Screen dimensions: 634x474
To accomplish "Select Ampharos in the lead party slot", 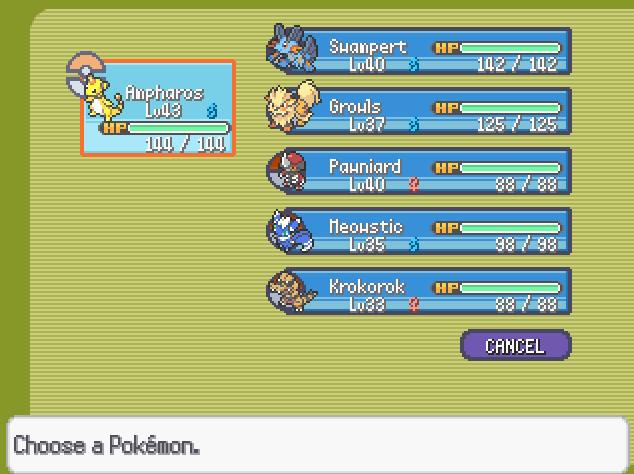I will point(158,108).
